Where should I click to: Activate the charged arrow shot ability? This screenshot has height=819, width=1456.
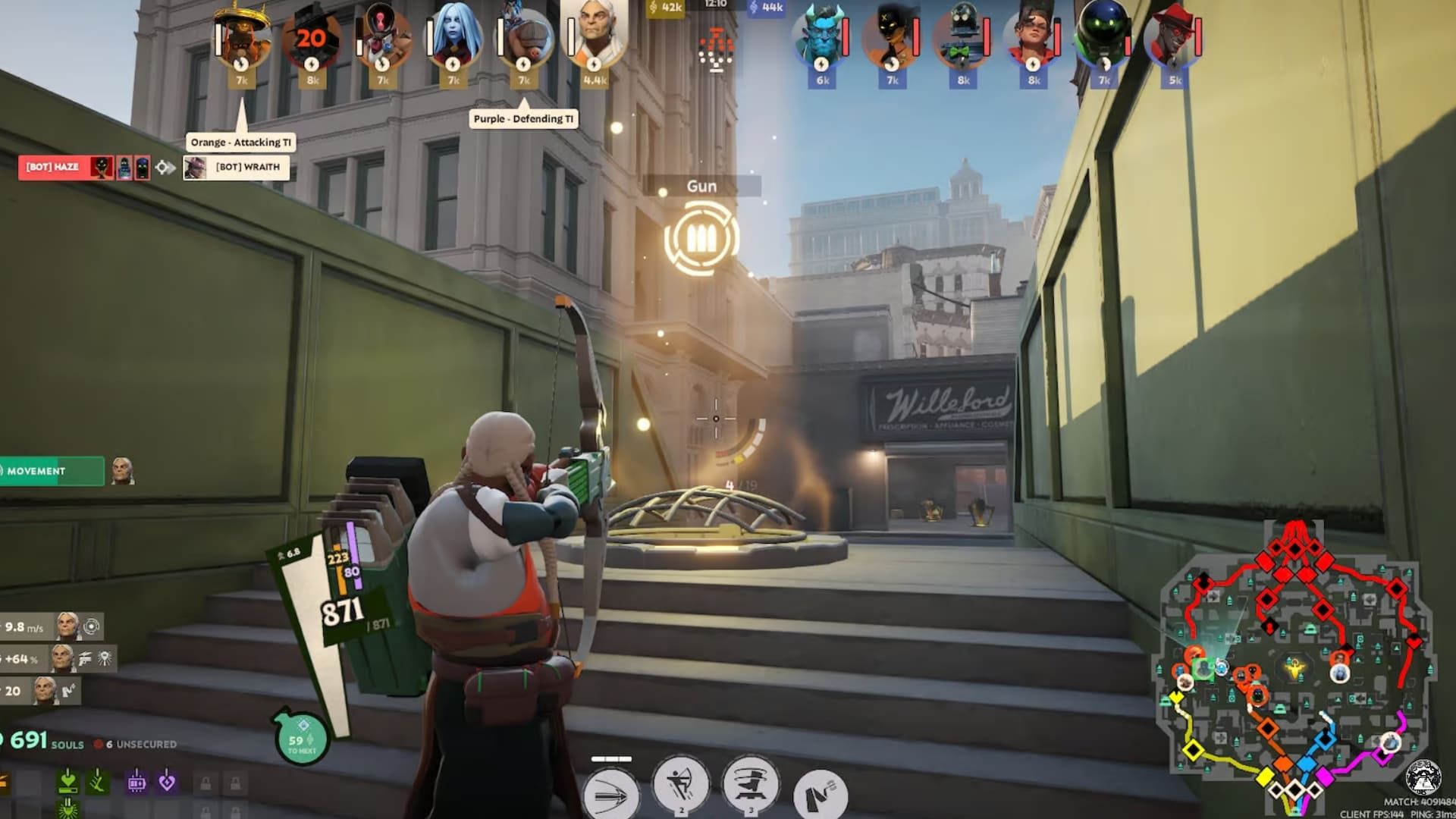[611, 793]
